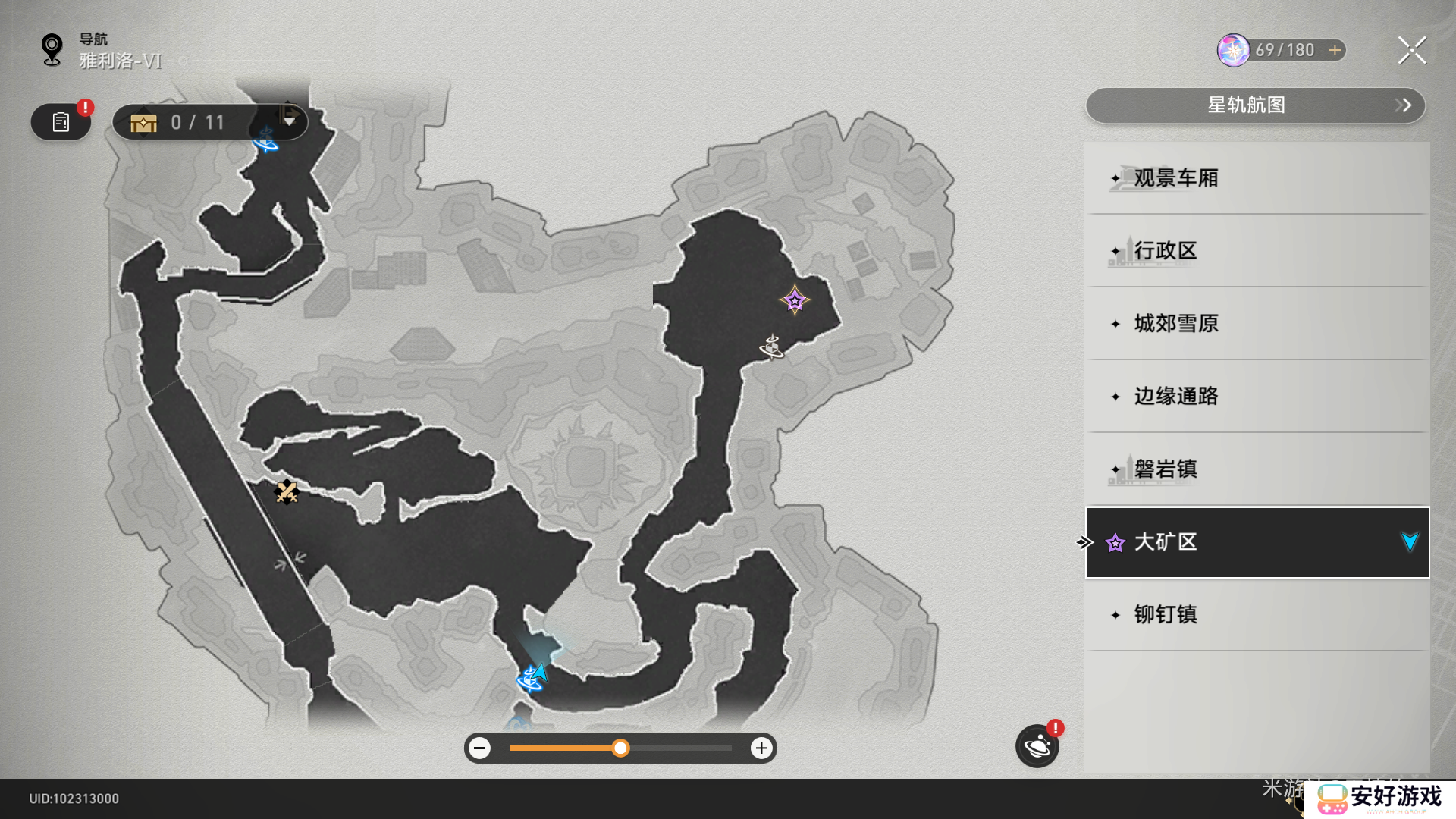1456x819 pixels.
Task: Zoom in with the plus button
Action: (x=761, y=748)
